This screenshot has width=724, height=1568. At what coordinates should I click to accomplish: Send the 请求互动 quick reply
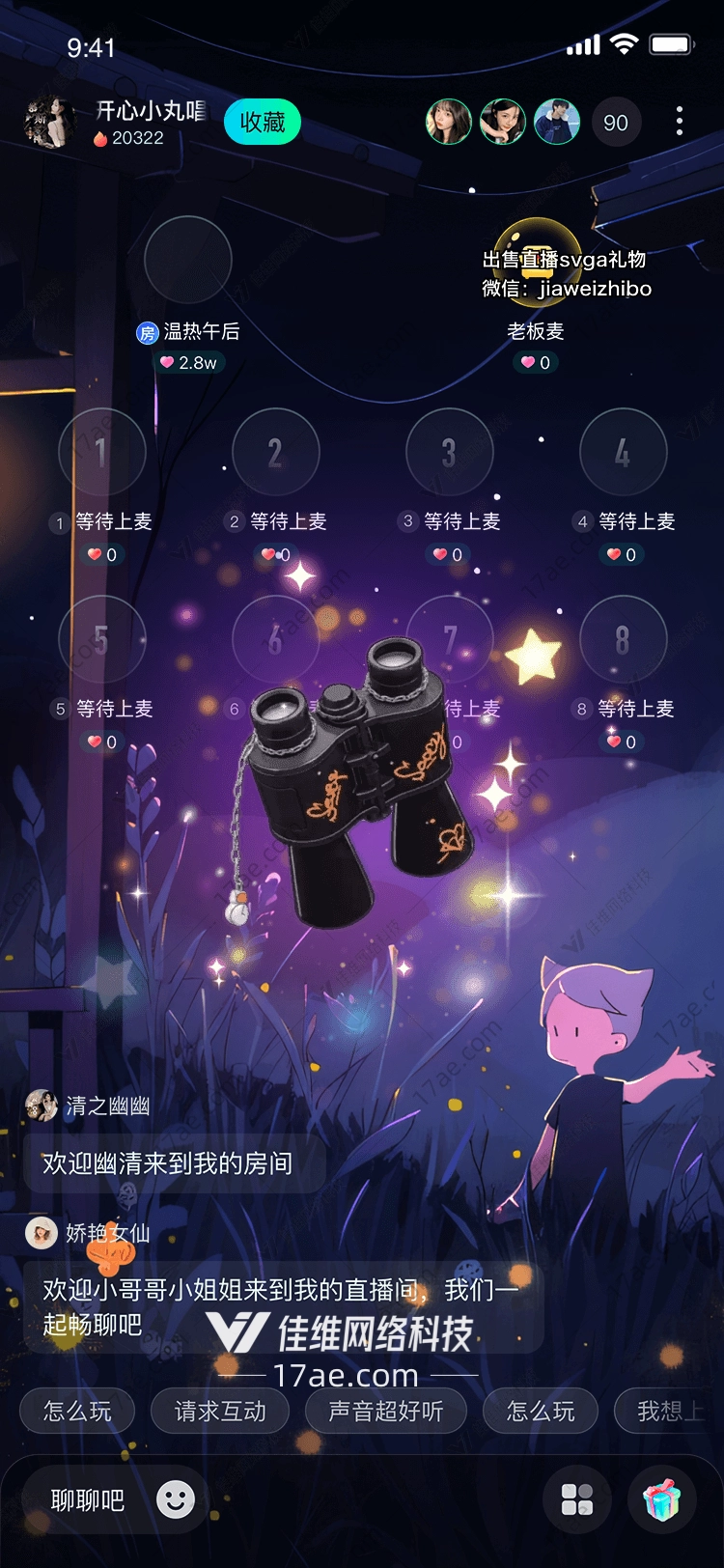pos(220,1412)
